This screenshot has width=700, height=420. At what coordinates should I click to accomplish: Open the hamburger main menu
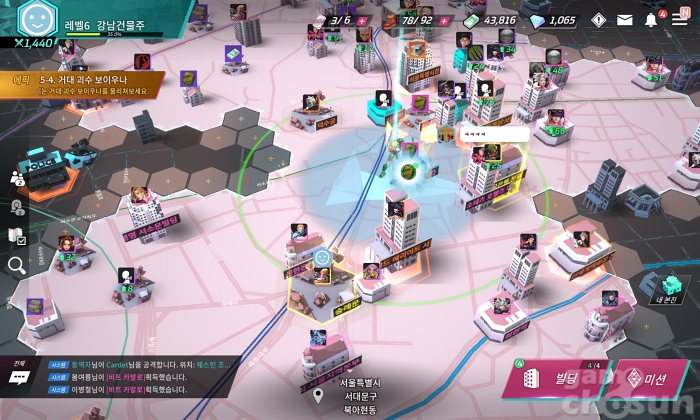680,19
